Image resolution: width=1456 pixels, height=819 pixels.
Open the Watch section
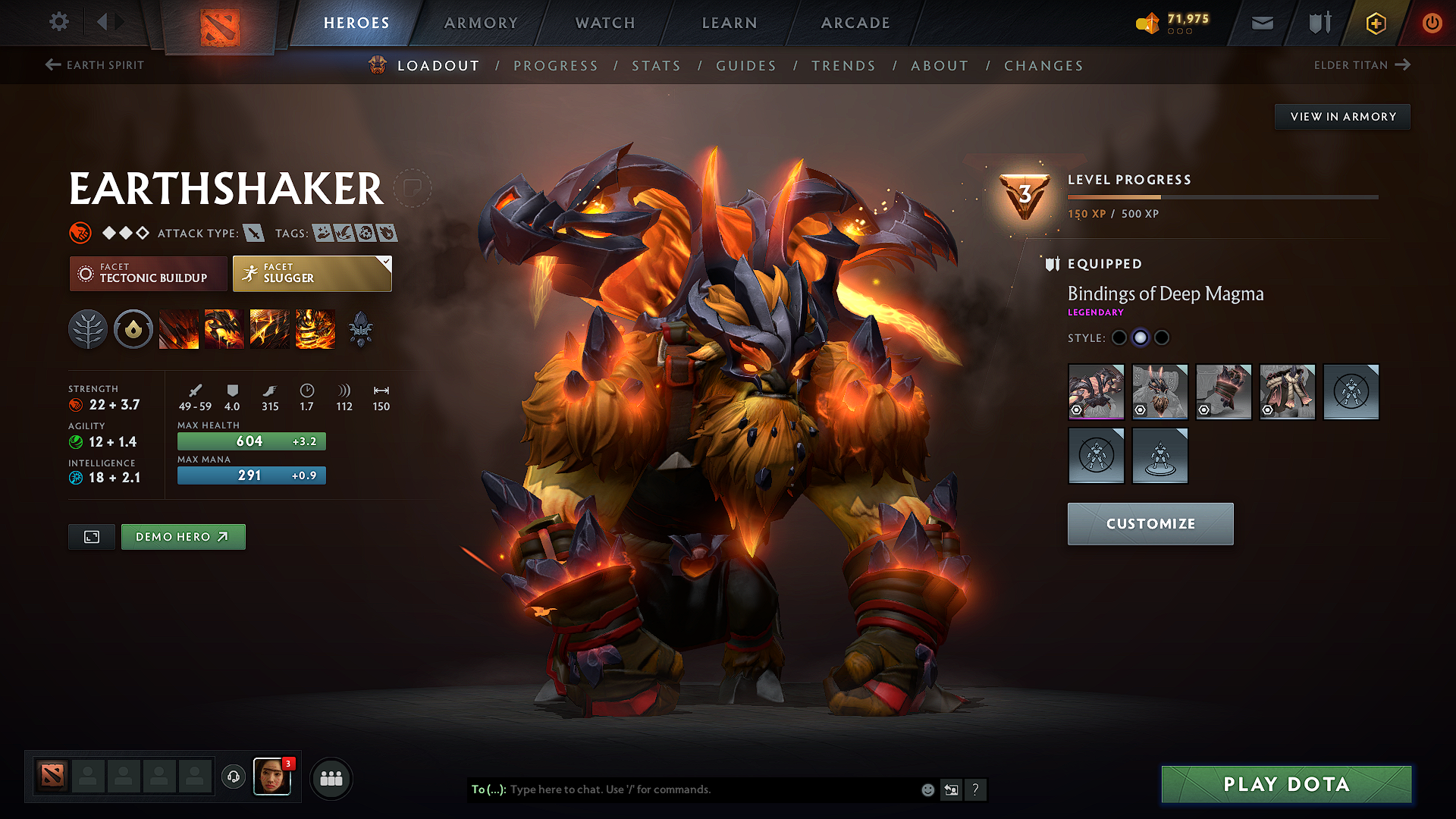(603, 23)
